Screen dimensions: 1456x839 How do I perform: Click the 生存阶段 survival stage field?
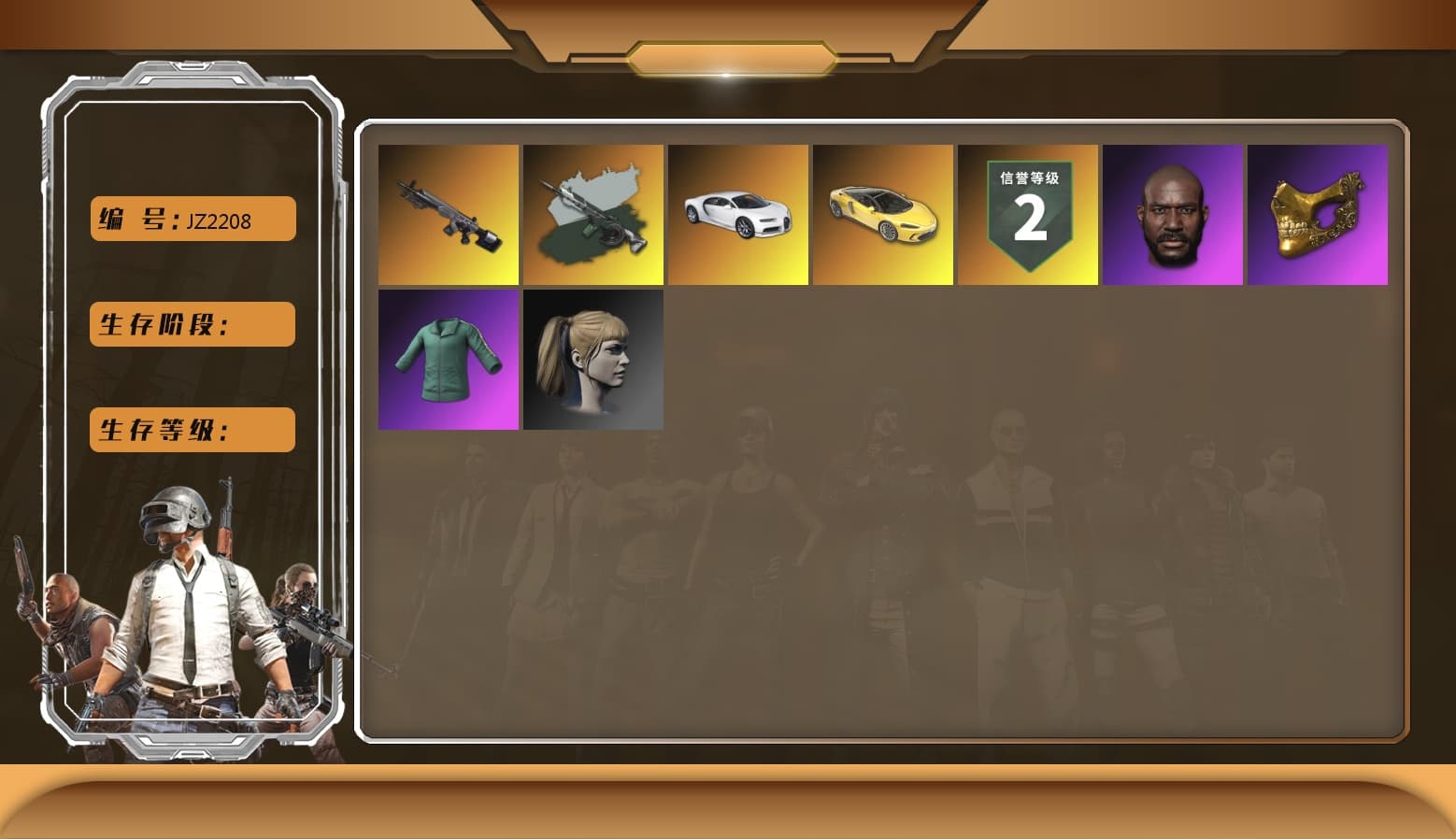192,324
